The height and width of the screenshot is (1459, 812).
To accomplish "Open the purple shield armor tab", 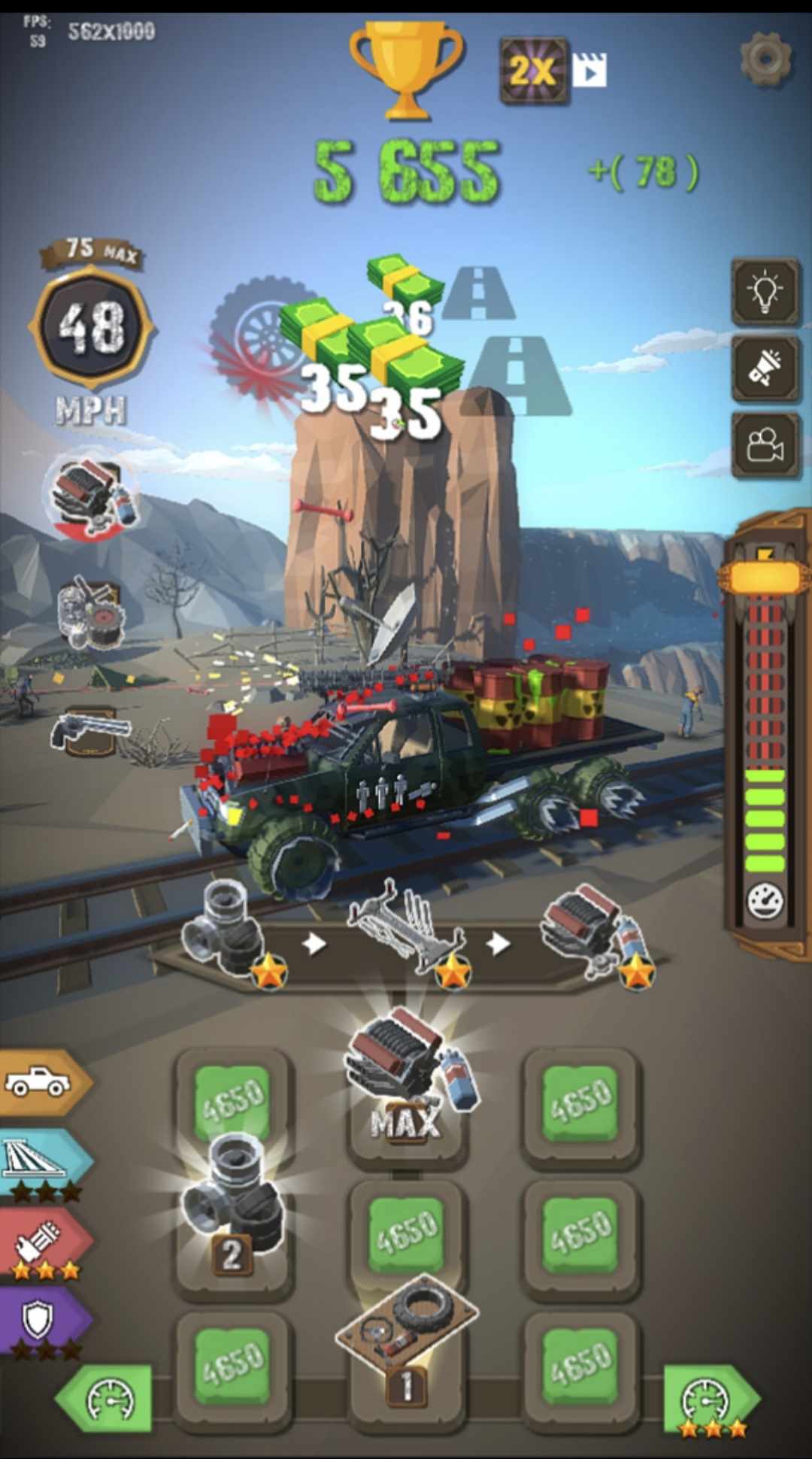I will point(41,1321).
